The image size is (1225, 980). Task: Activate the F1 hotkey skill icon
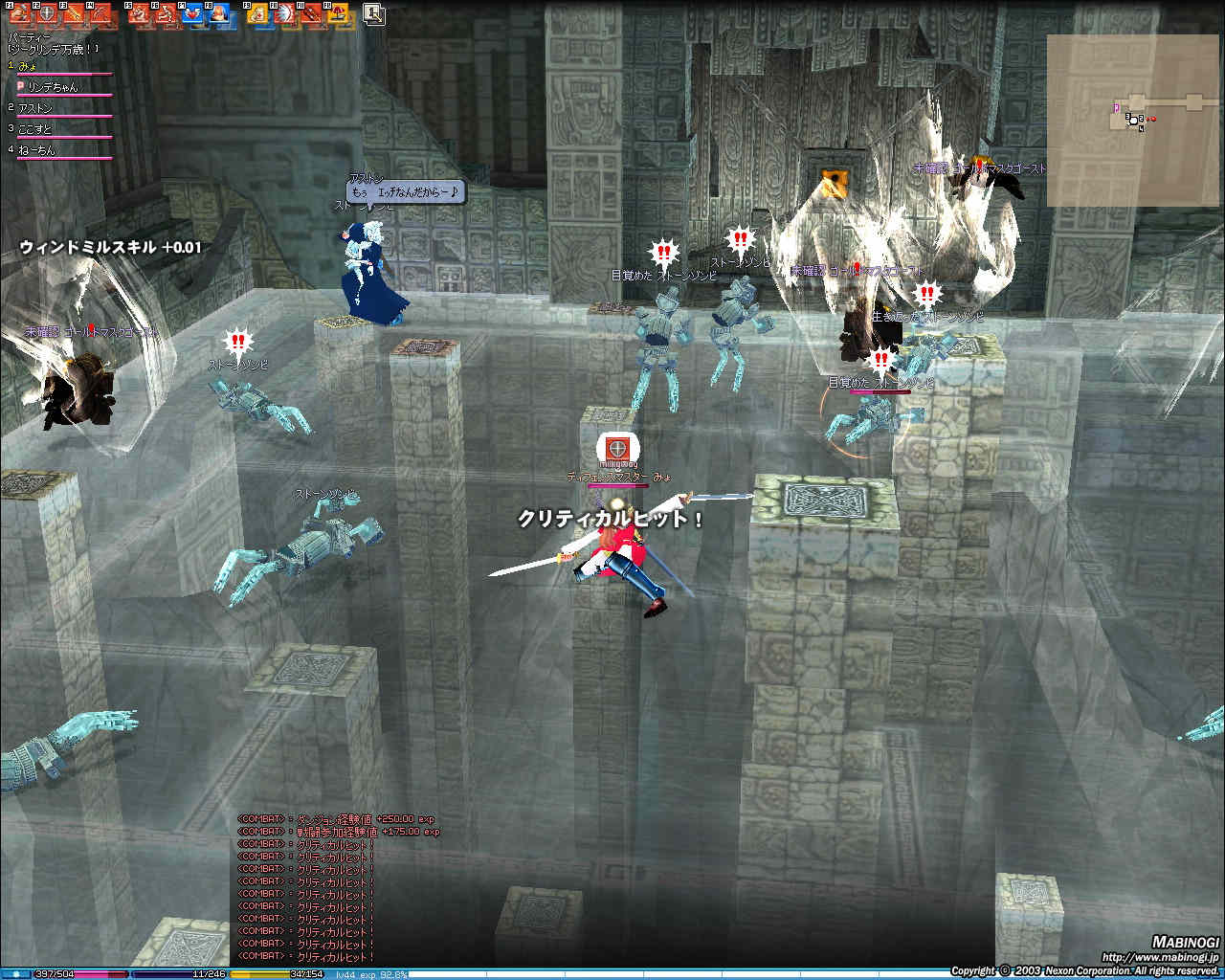[x=18, y=13]
